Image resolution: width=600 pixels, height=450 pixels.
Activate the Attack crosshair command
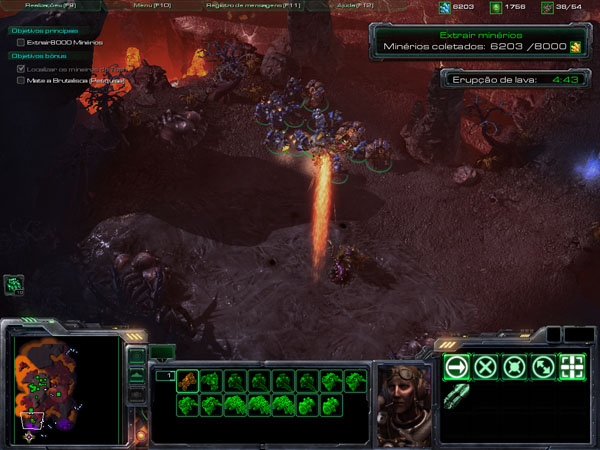(573, 367)
